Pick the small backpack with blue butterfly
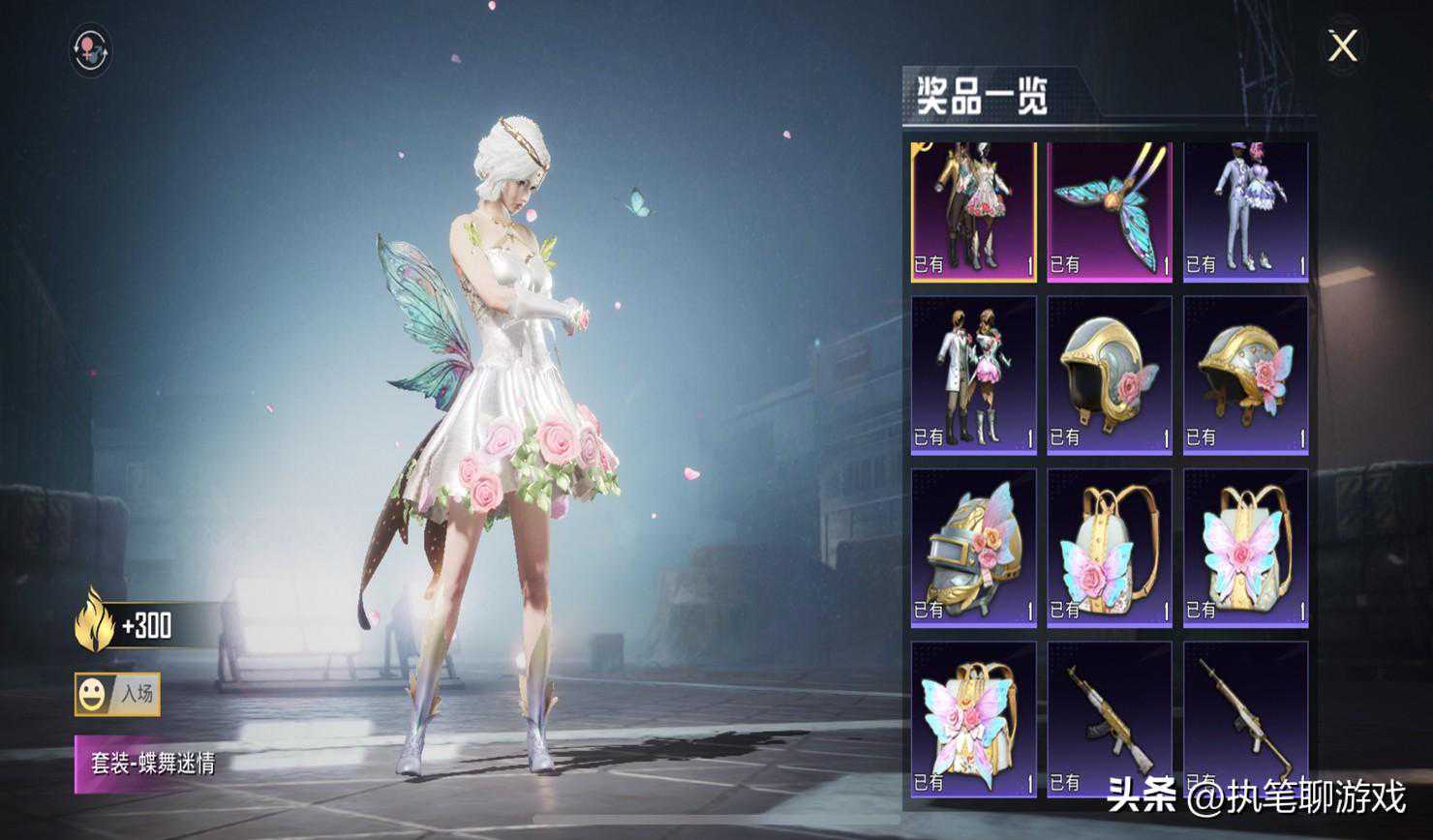Viewport: 1433px width, 840px height. coord(1110,548)
